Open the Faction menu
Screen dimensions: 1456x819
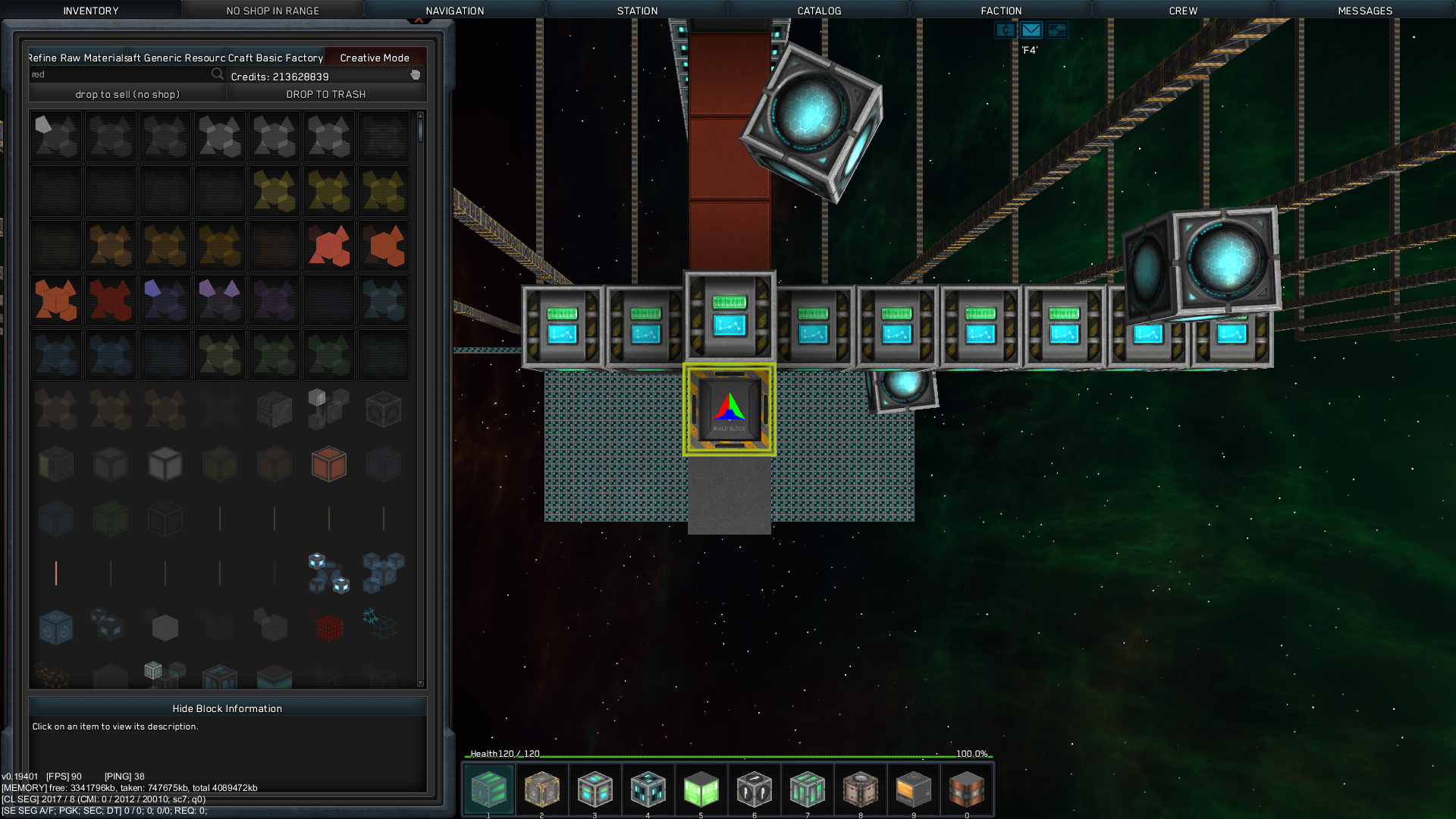1001,11
